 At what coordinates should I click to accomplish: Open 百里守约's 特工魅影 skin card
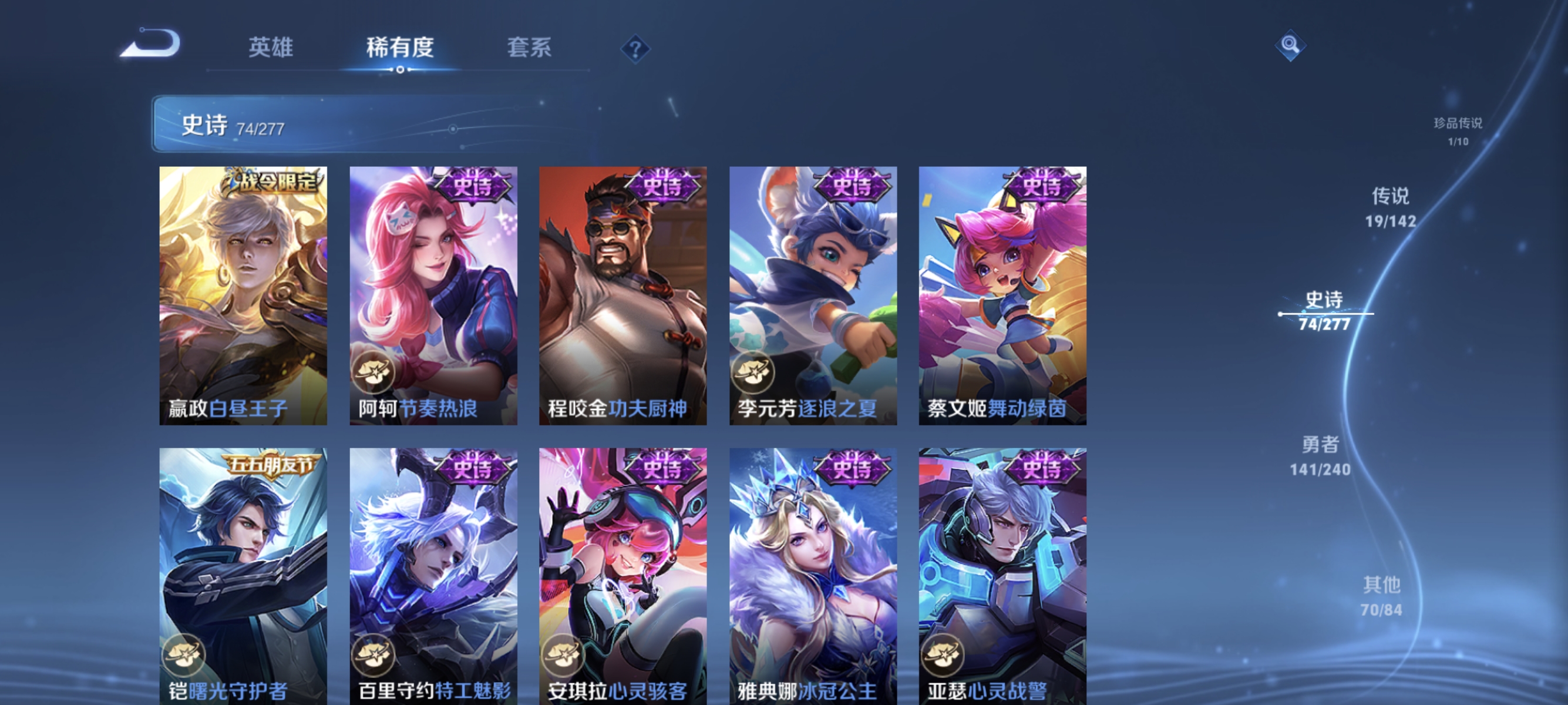pyautogui.click(x=433, y=572)
